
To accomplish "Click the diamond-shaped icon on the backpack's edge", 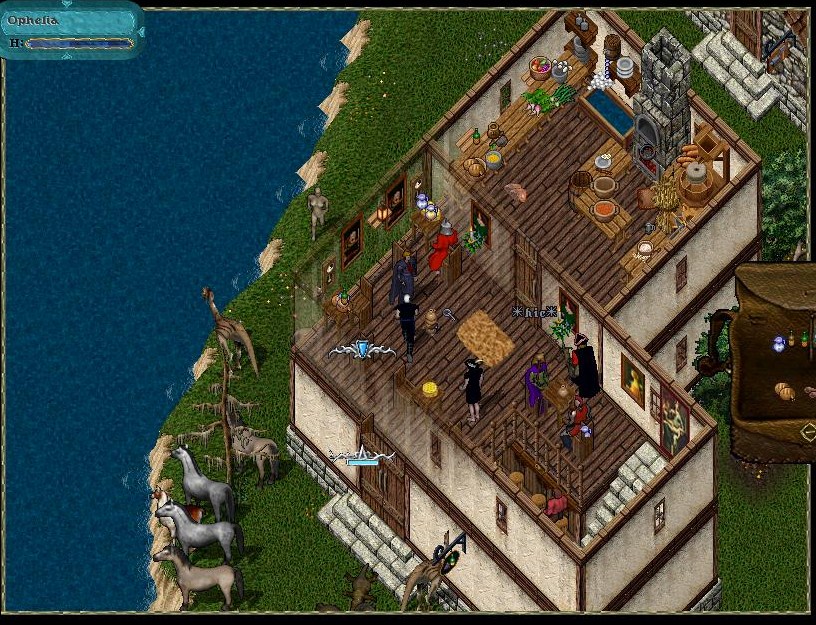I will (808, 432).
